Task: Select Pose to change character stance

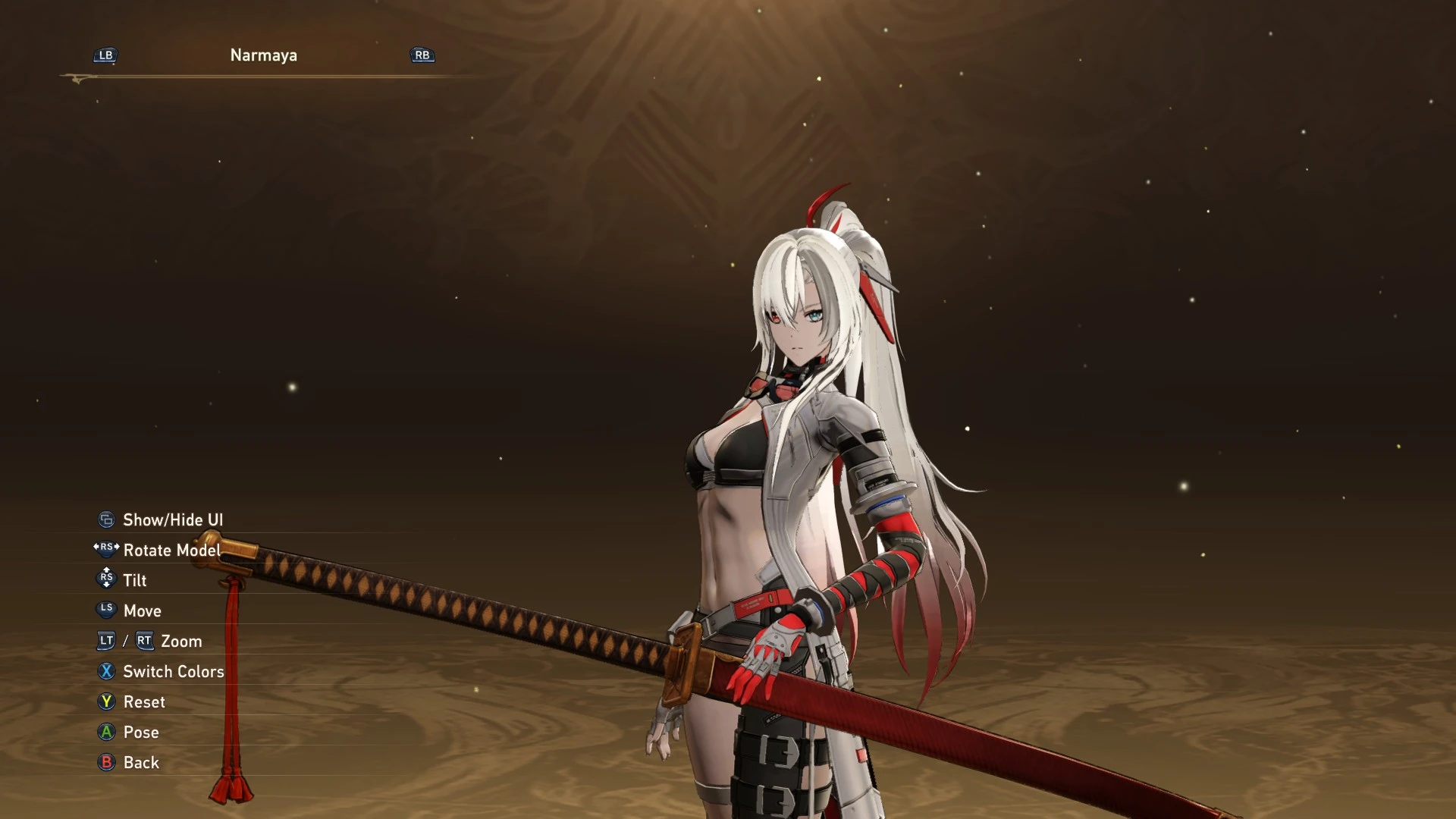Action: tap(141, 732)
